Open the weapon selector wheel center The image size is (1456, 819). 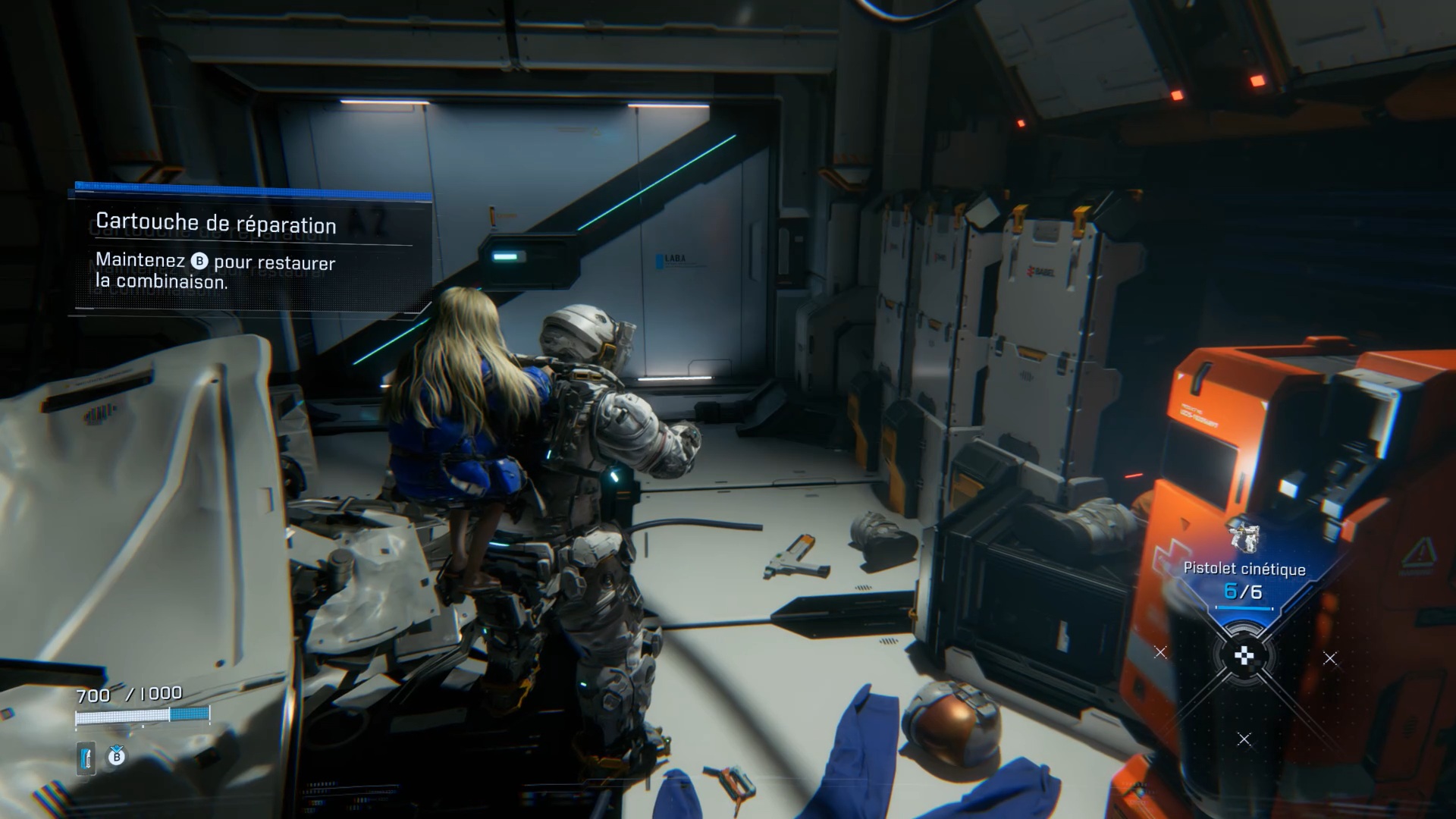[x=1244, y=657]
